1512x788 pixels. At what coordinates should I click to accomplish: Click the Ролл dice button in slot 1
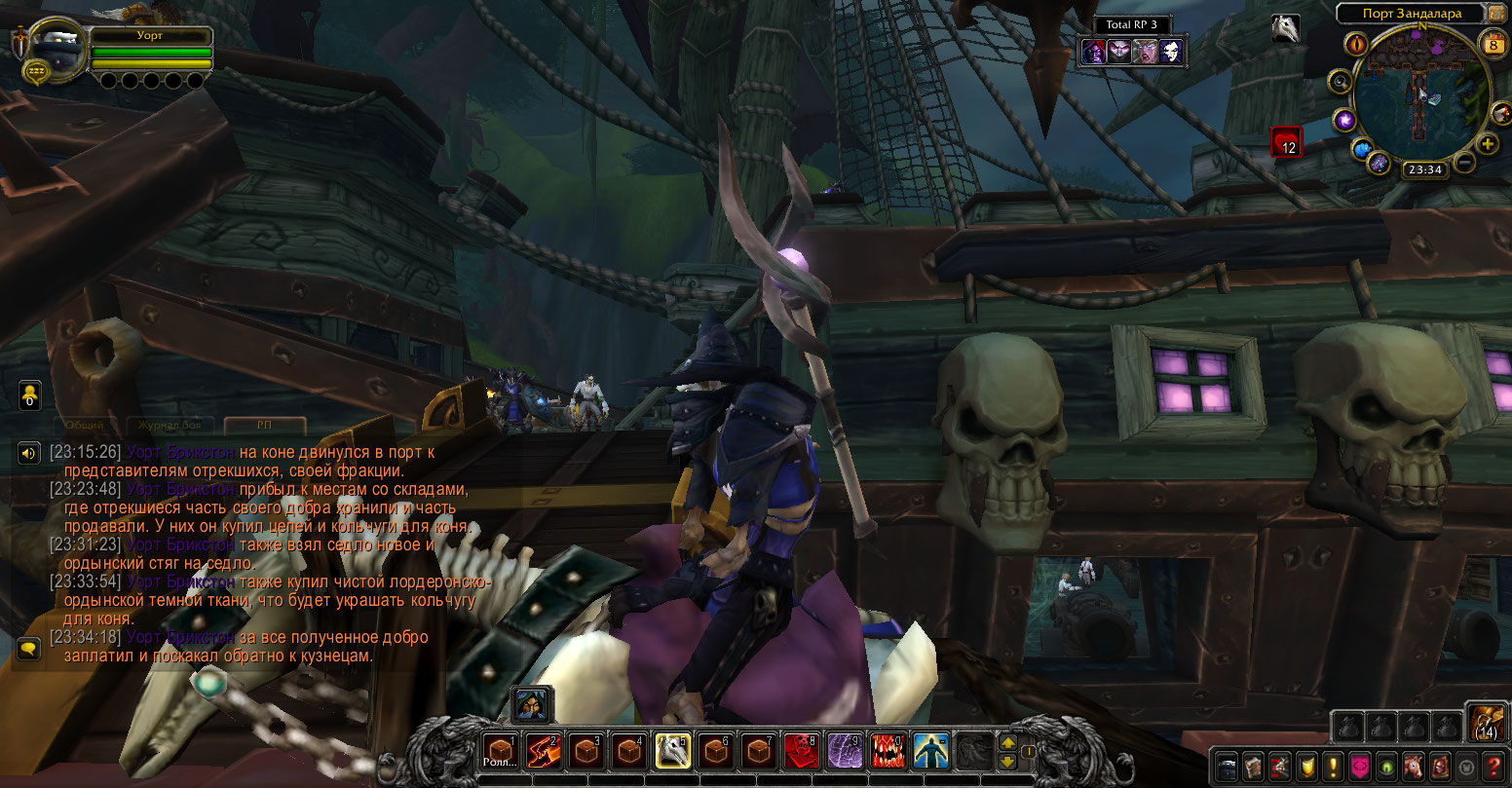coord(500,750)
